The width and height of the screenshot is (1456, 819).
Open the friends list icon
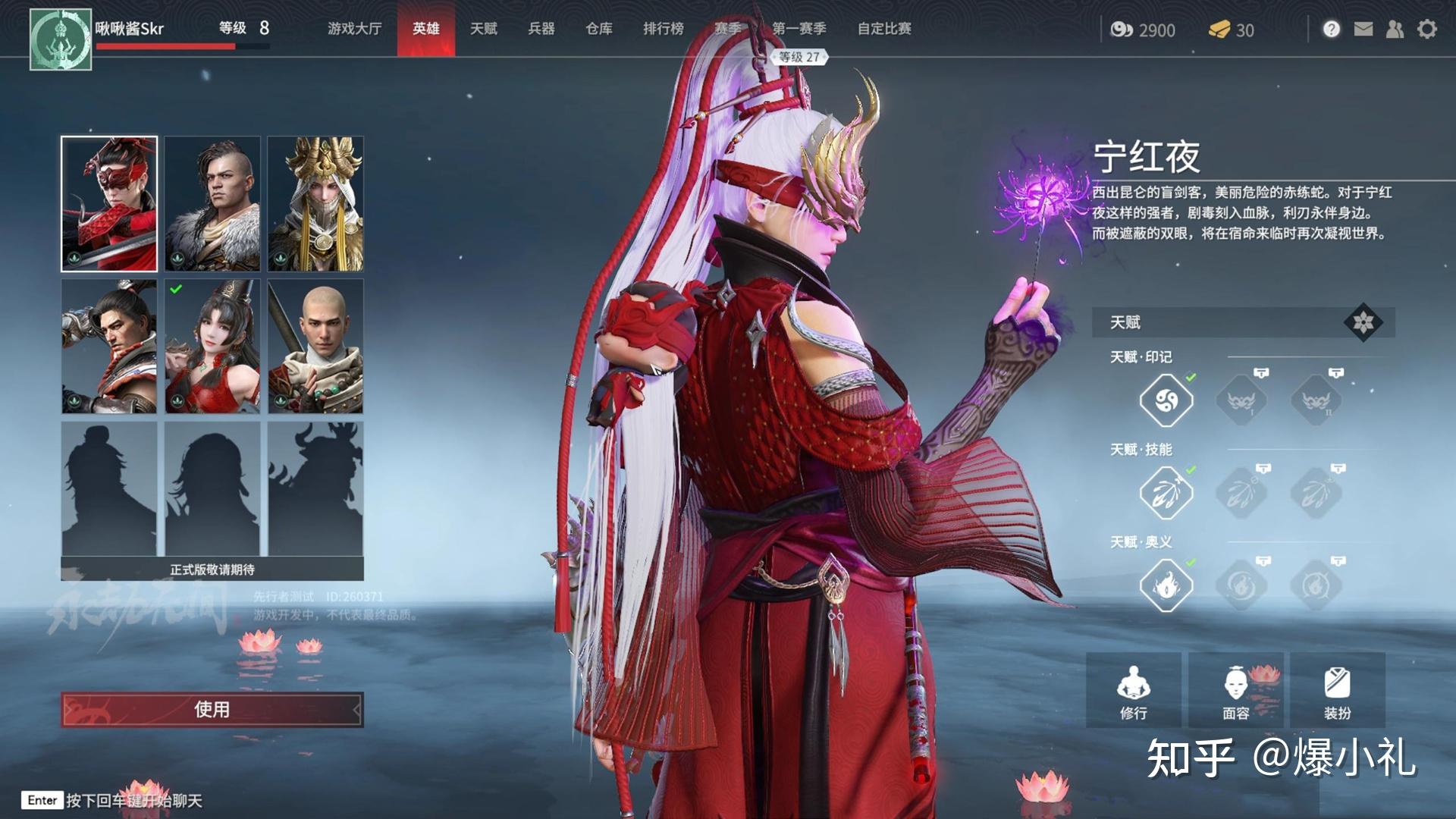1395,30
